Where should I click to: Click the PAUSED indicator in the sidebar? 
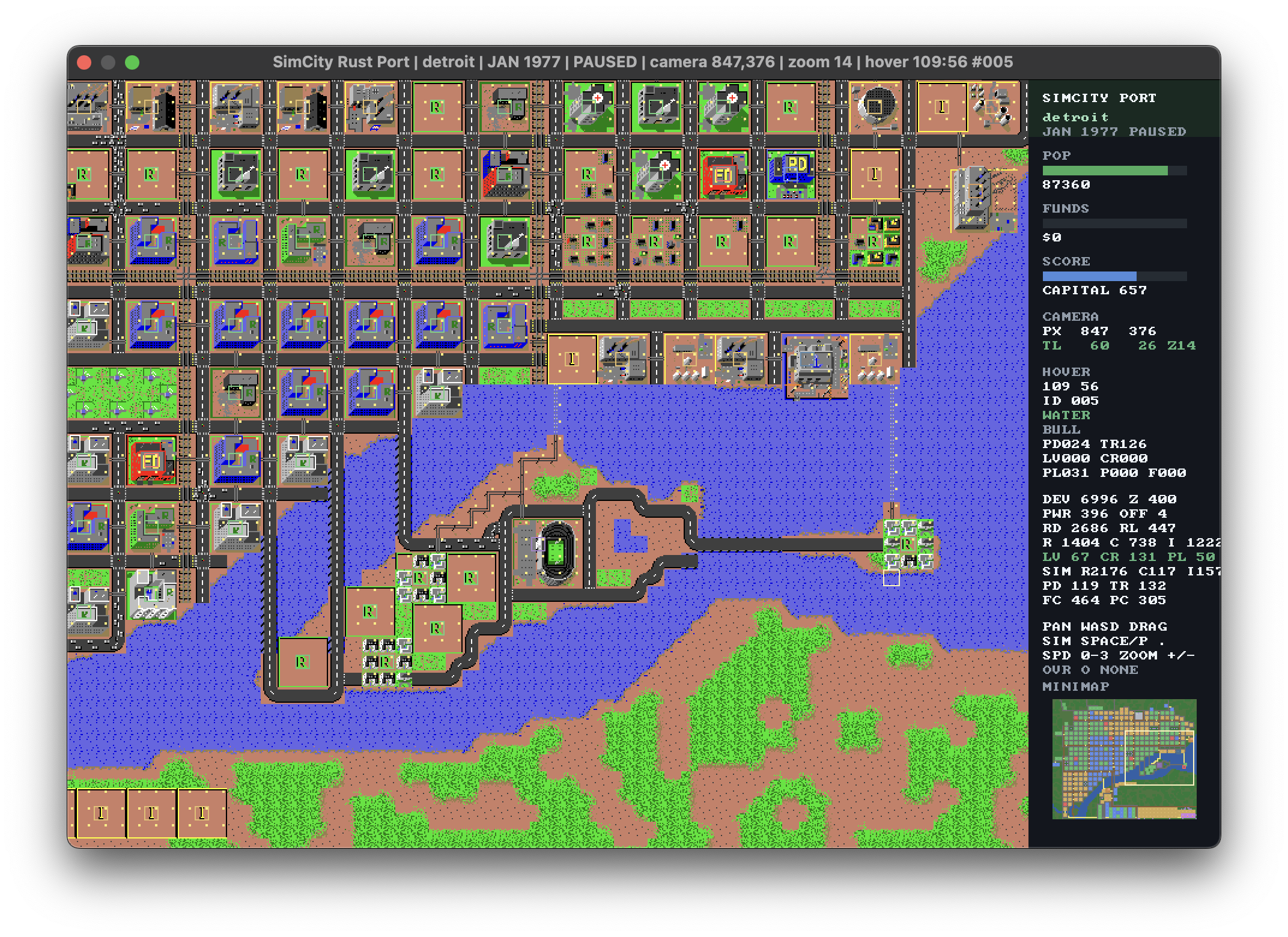tap(1158, 132)
